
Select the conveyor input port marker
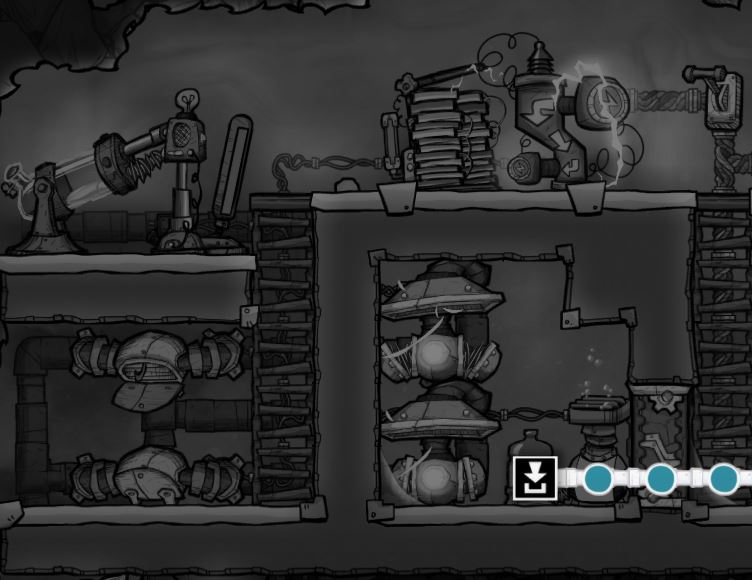[x=535, y=478]
